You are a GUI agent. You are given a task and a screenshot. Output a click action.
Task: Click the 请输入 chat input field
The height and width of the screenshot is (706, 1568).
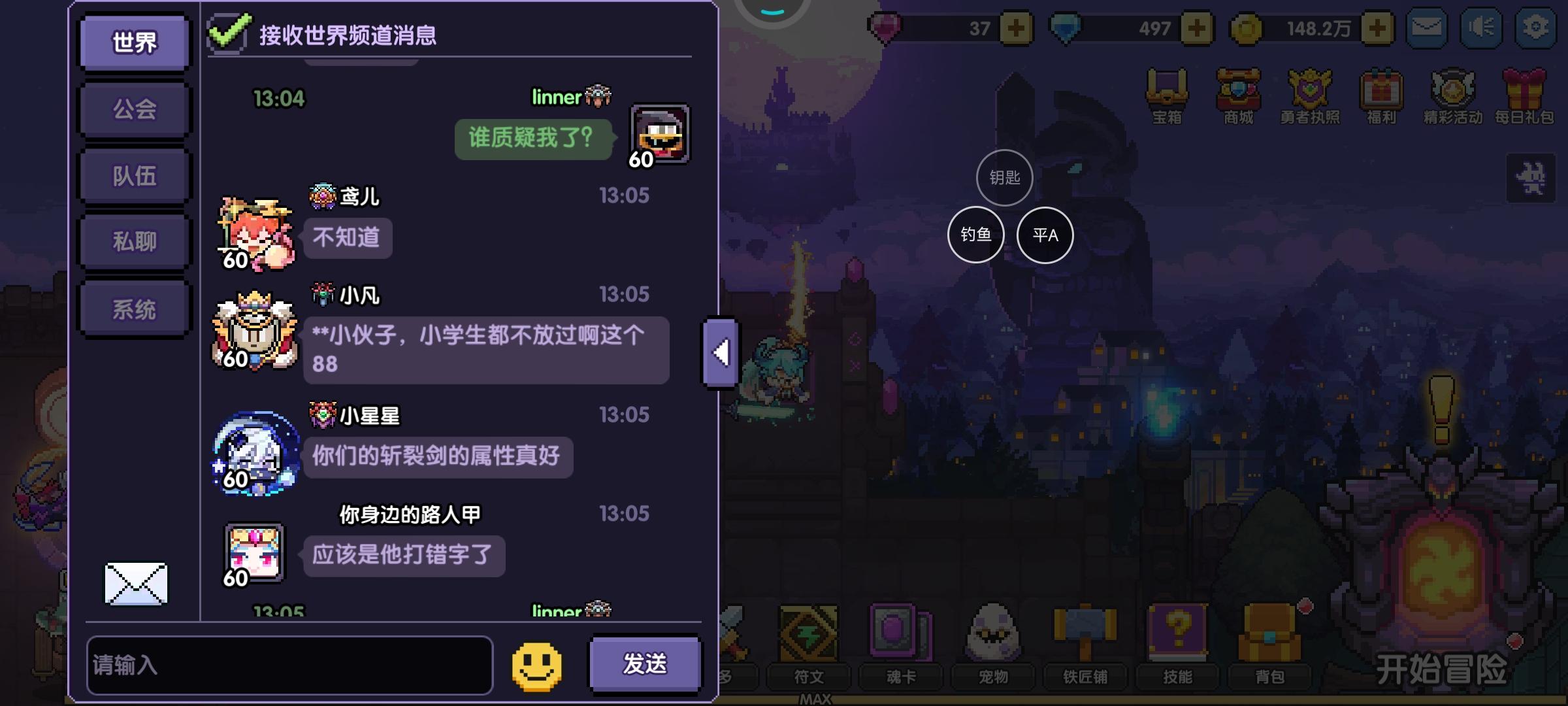291,664
